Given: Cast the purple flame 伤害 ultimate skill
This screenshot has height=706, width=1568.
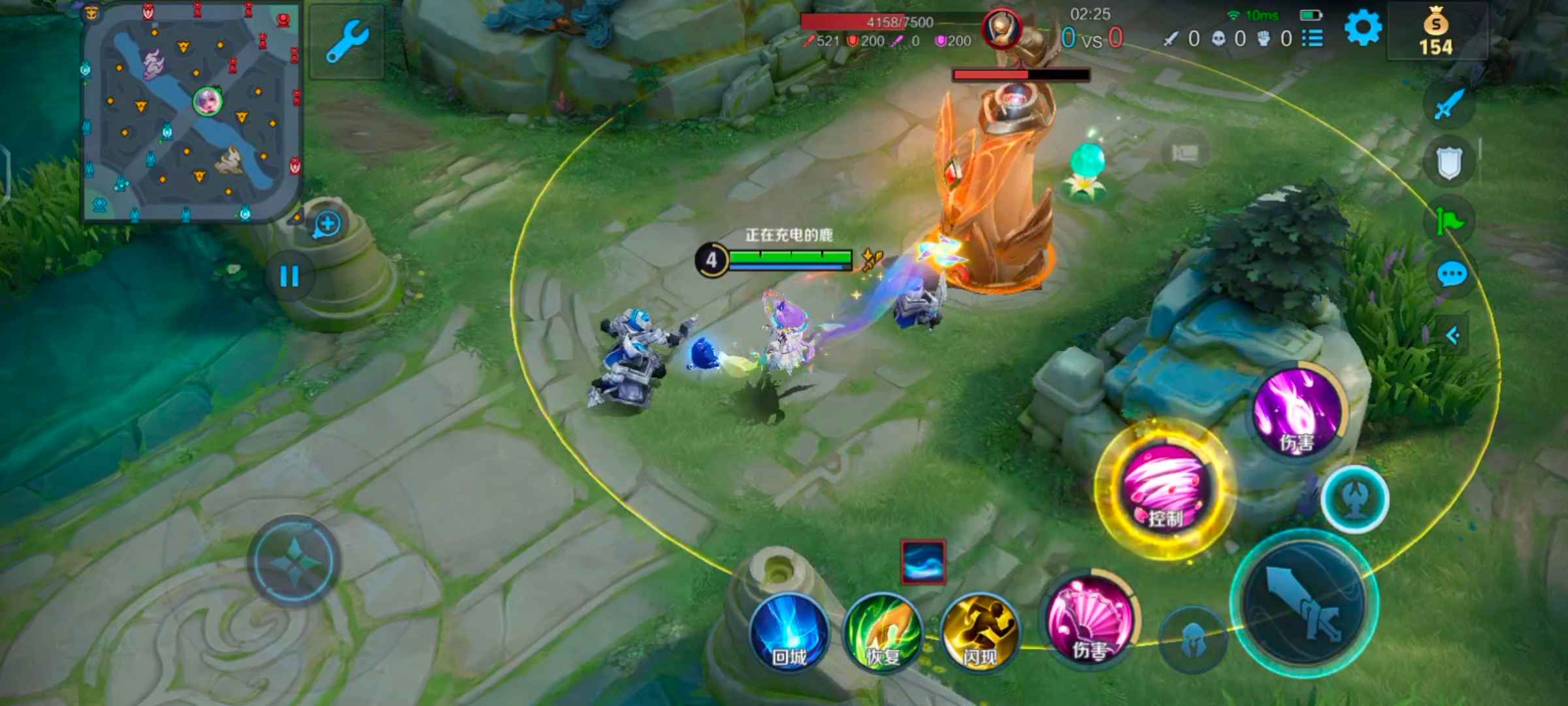Looking at the screenshot, I should coord(1298,409).
